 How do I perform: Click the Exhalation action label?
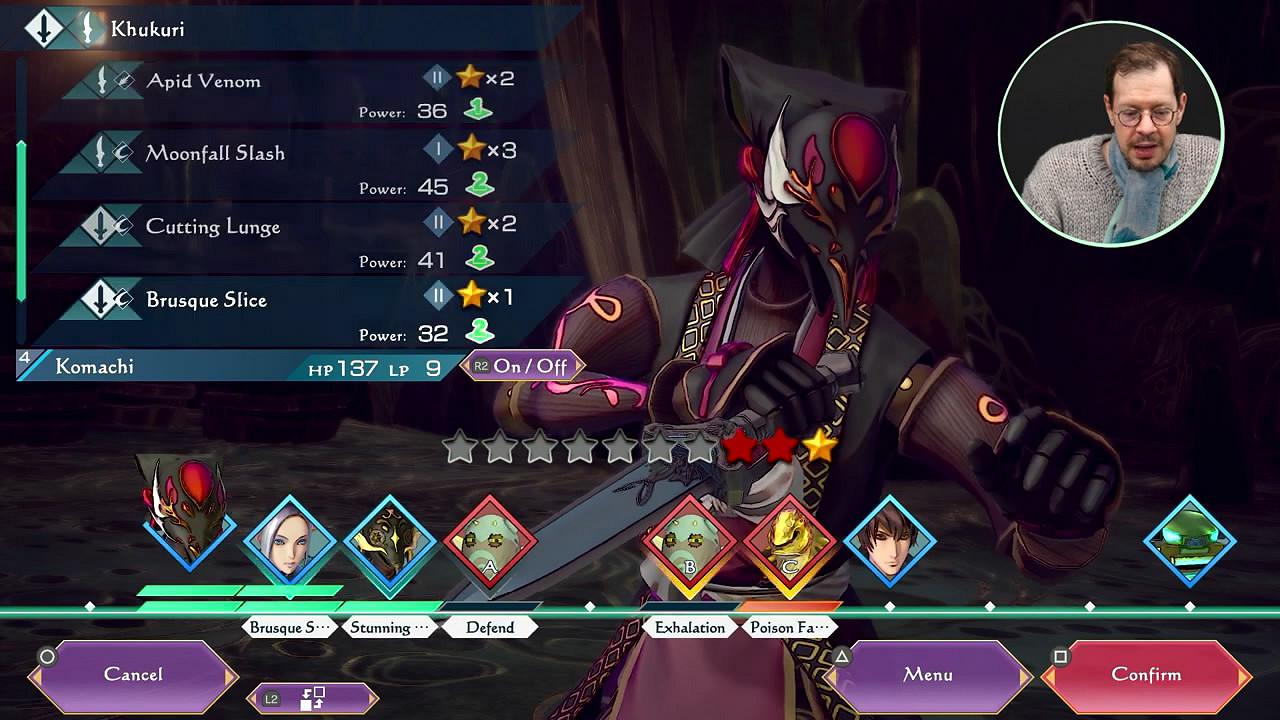point(690,628)
